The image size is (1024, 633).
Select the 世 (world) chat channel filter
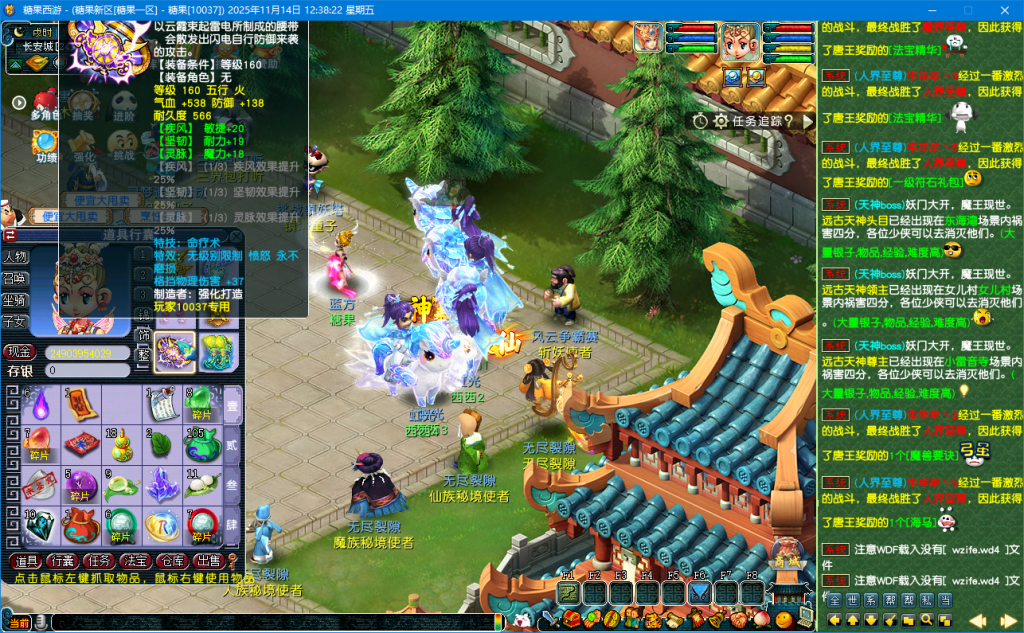pyautogui.click(x=853, y=600)
